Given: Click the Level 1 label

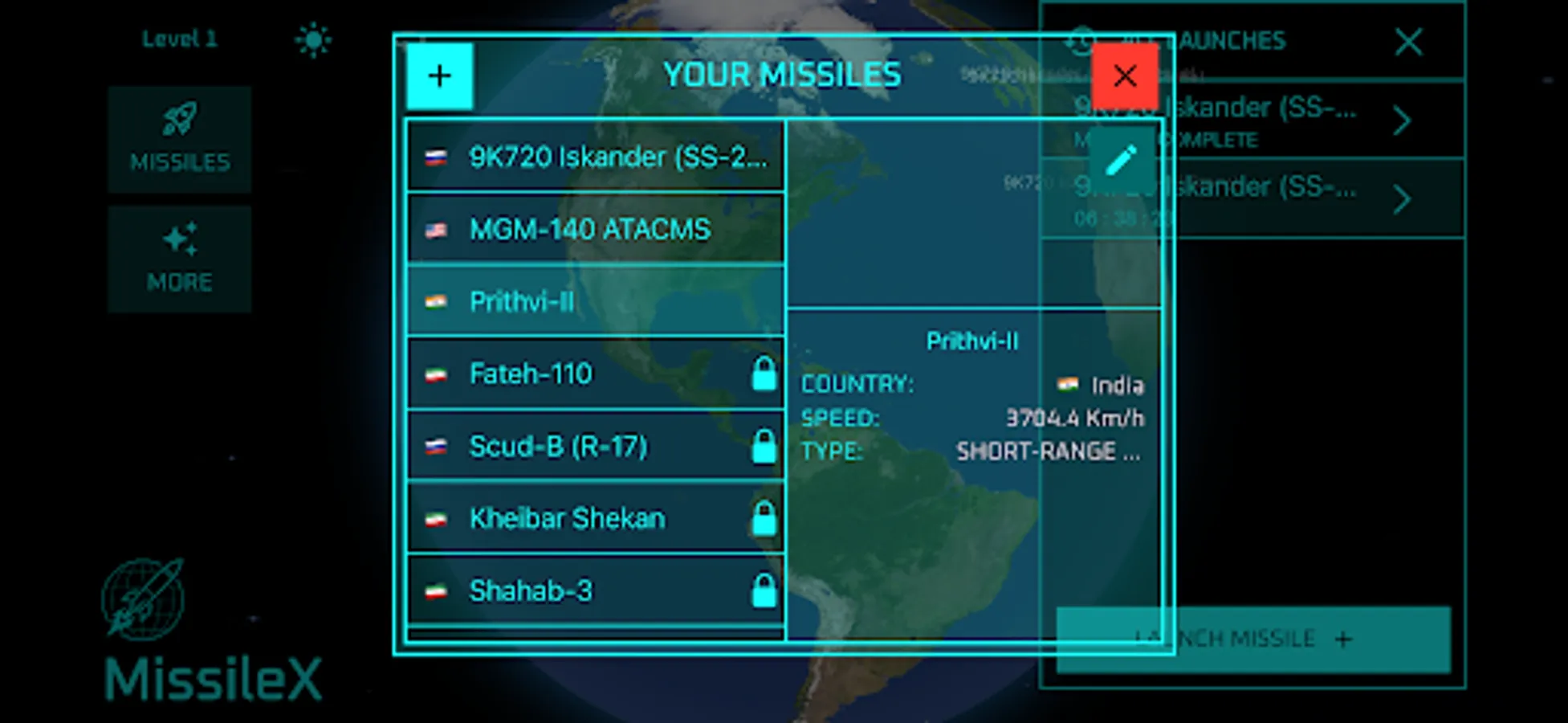Looking at the screenshot, I should pos(179,38).
